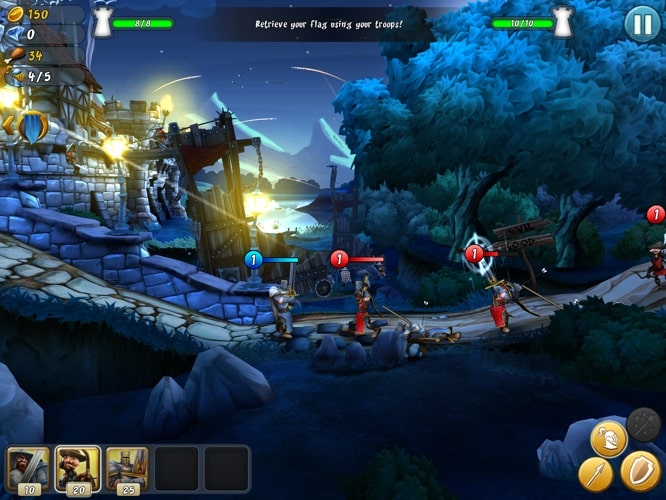Click the greyed-out magic wand ability
This screenshot has width=666, height=500.
(x=643, y=425)
